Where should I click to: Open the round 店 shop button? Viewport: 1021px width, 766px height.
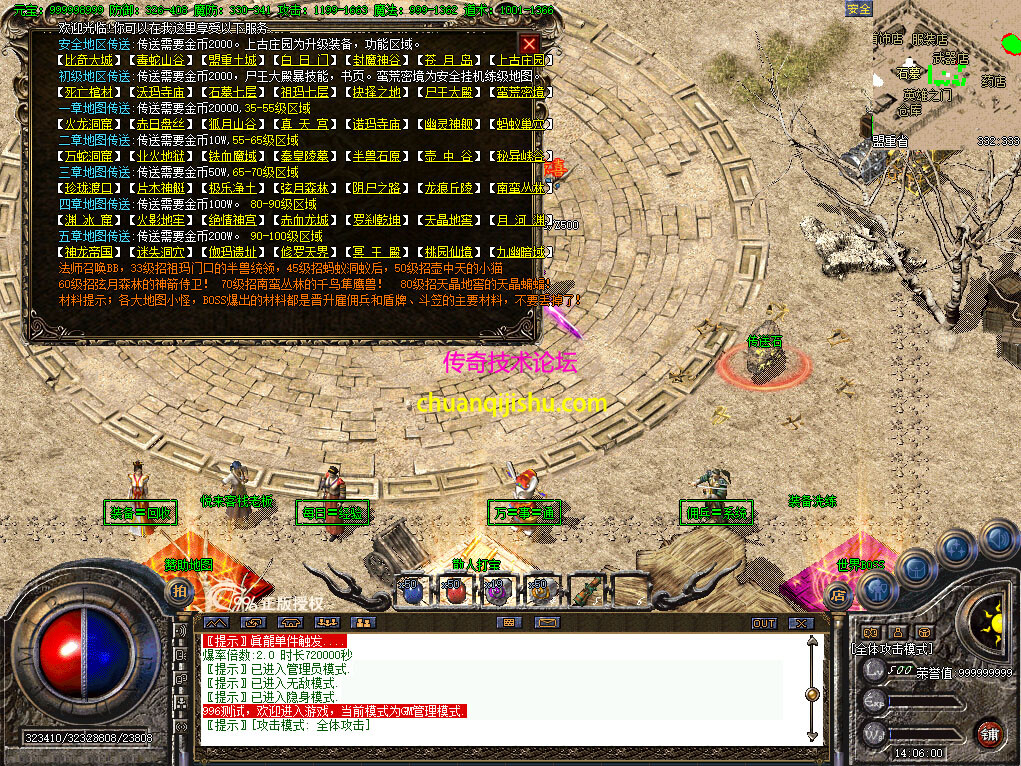click(x=838, y=596)
